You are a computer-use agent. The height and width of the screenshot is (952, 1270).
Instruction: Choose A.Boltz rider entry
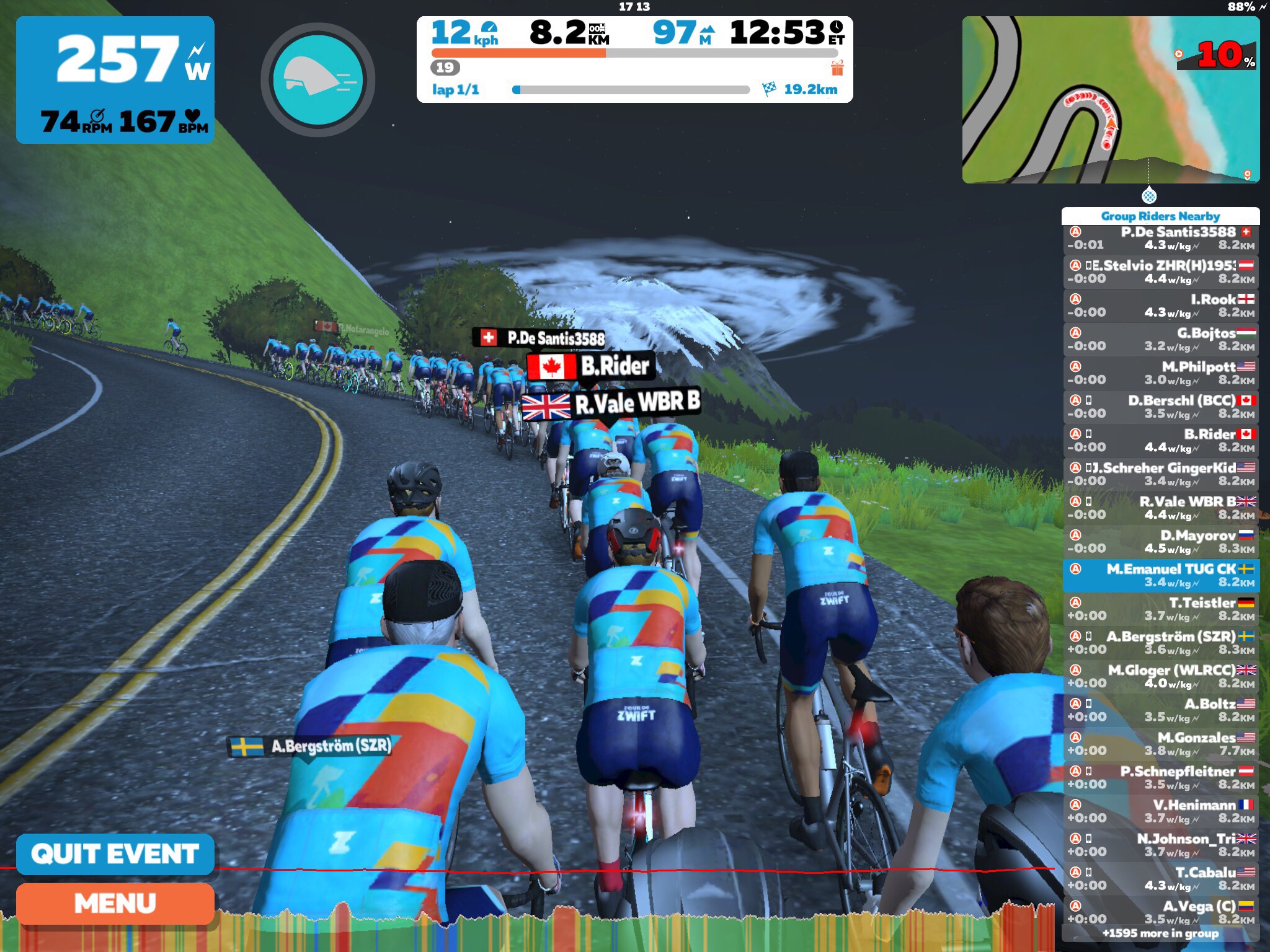pos(1160,710)
